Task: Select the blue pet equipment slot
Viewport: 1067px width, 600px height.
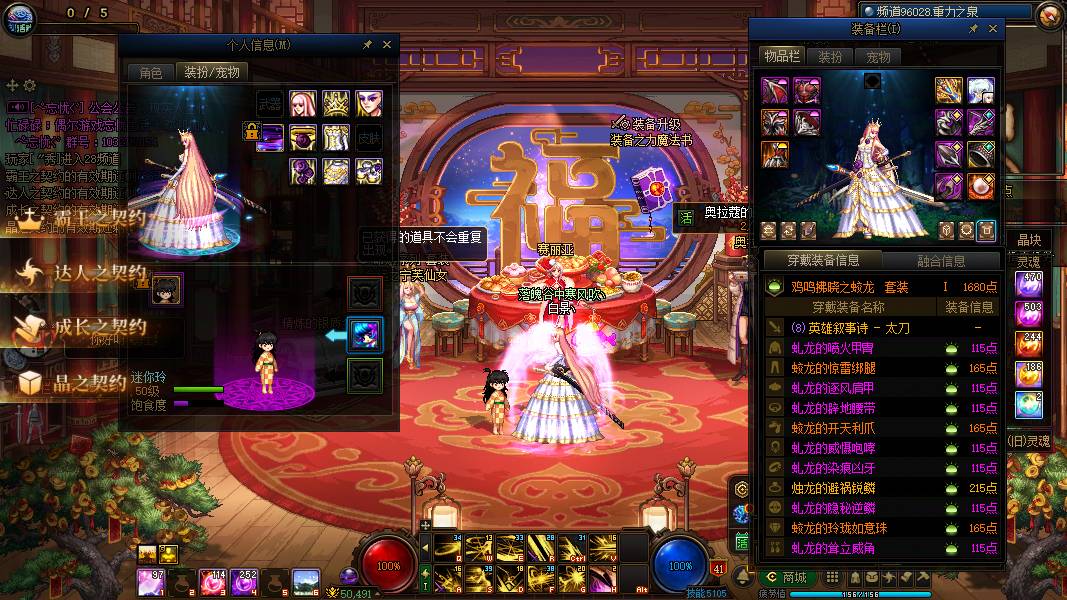Action: [x=365, y=336]
